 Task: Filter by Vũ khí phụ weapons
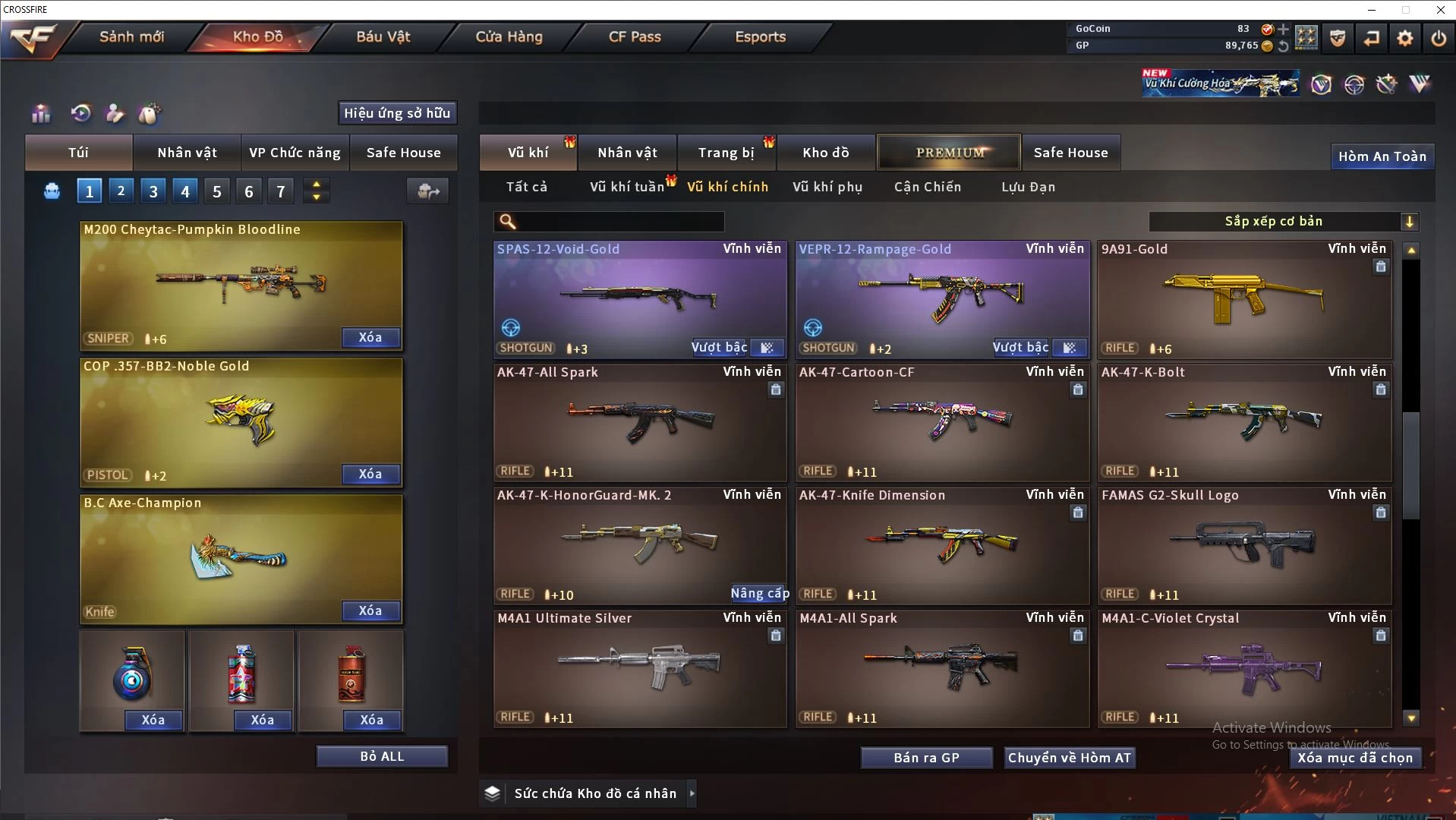[827, 187]
